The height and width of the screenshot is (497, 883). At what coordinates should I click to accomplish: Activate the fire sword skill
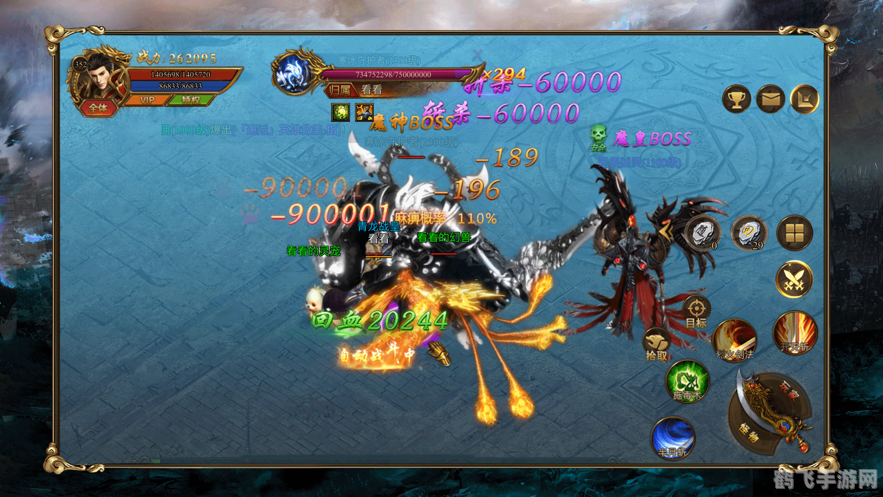[735, 339]
